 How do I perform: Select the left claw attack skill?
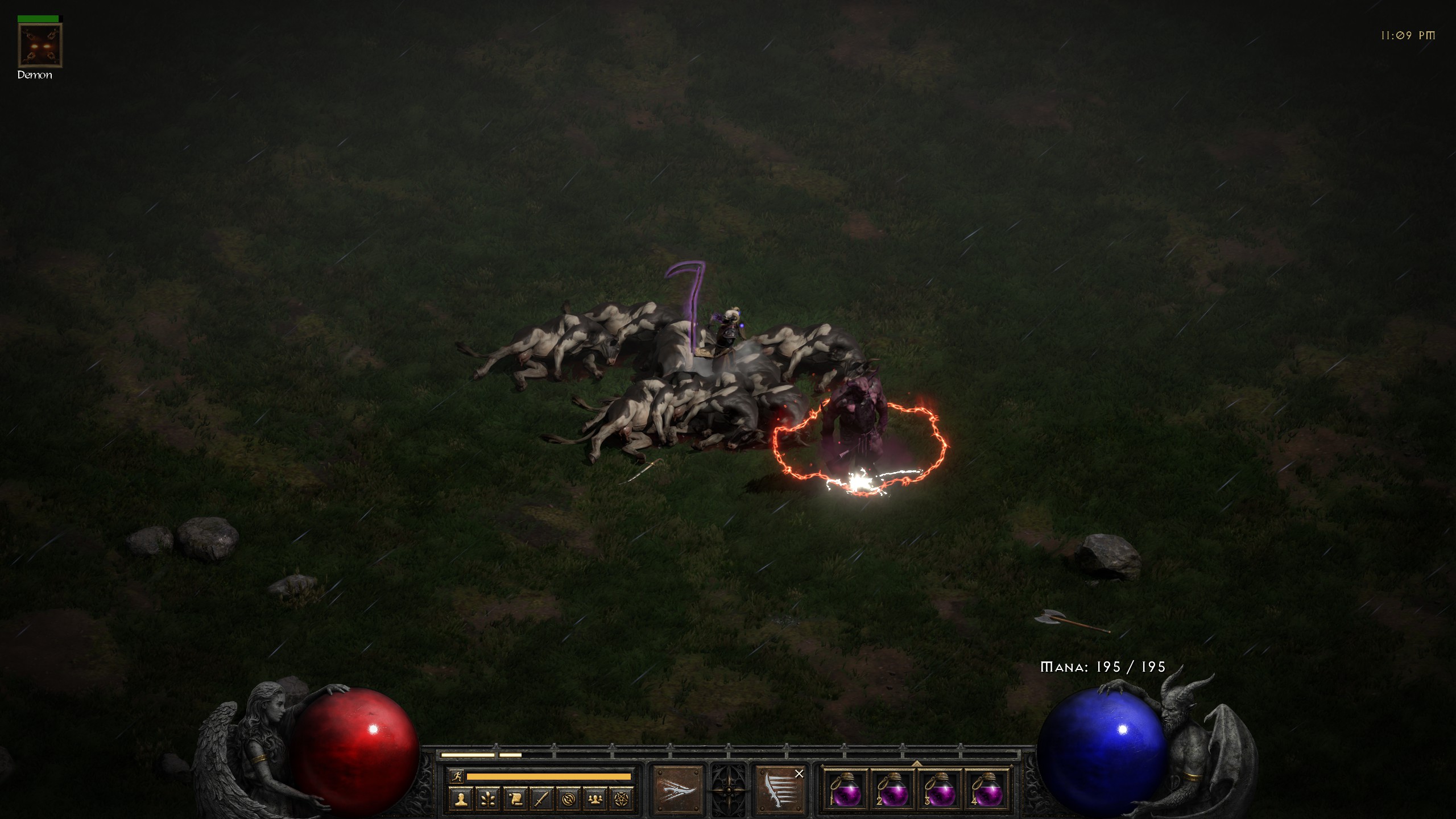coord(678,789)
